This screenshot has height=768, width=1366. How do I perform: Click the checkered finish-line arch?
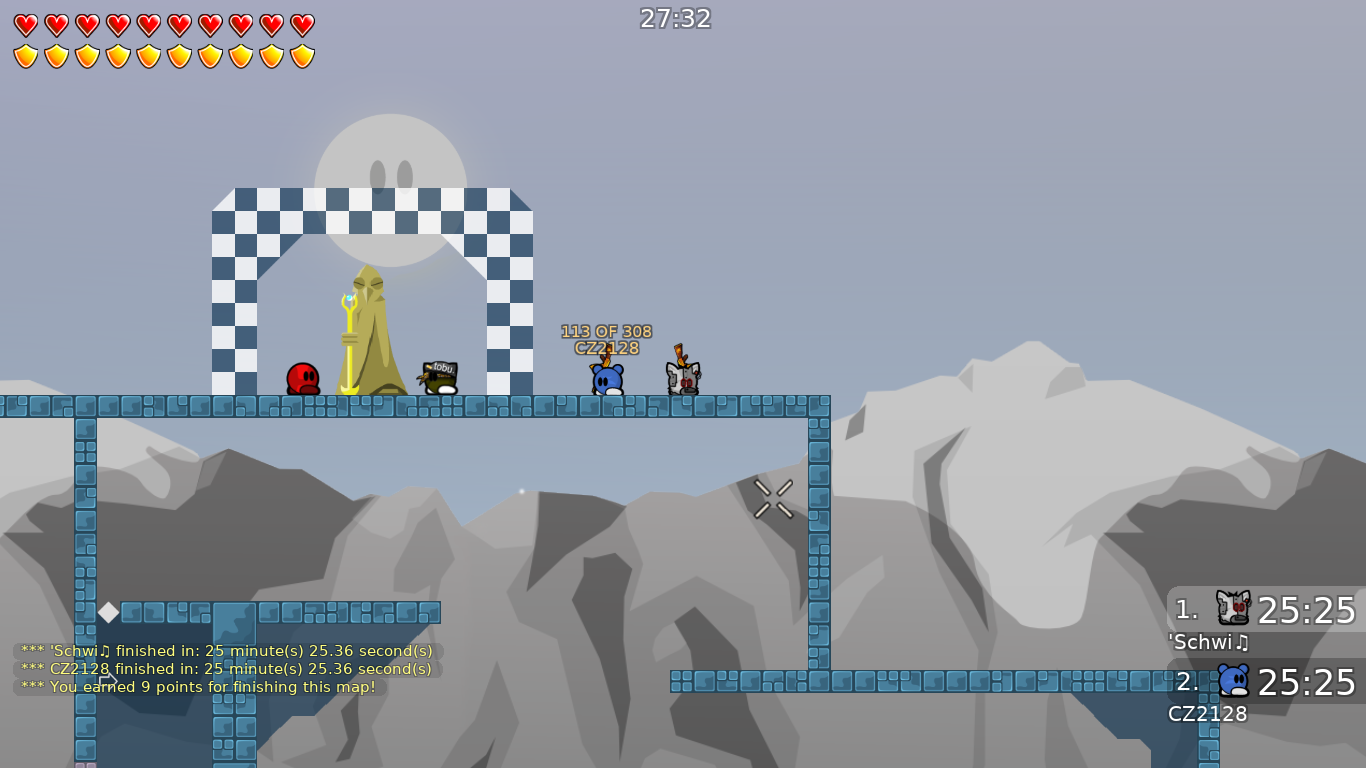click(372, 210)
